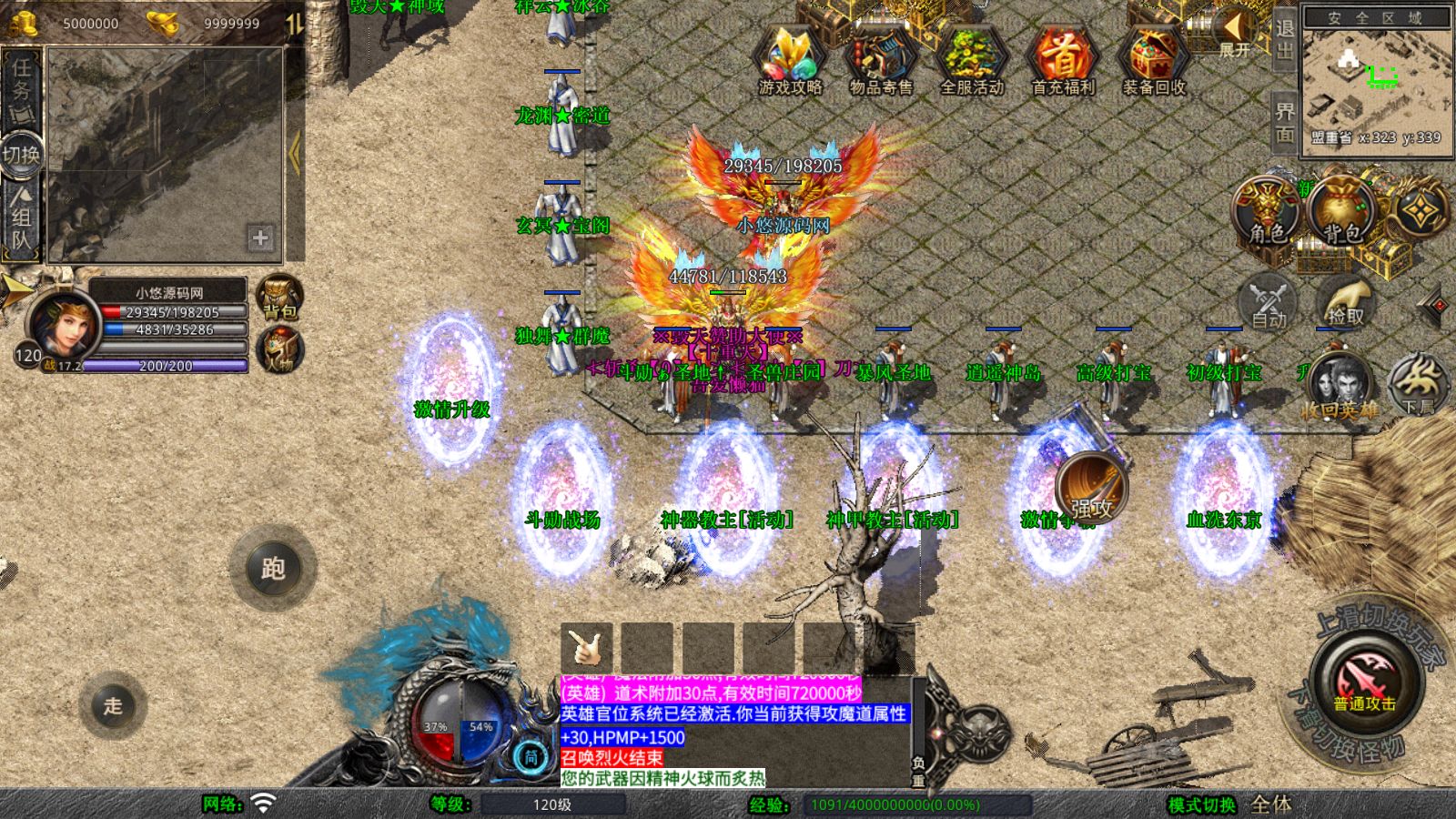Viewport: 1456px width, 819px height.
Task: Open the 装备回收 equipment recycling
Action: coord(1154,59)
